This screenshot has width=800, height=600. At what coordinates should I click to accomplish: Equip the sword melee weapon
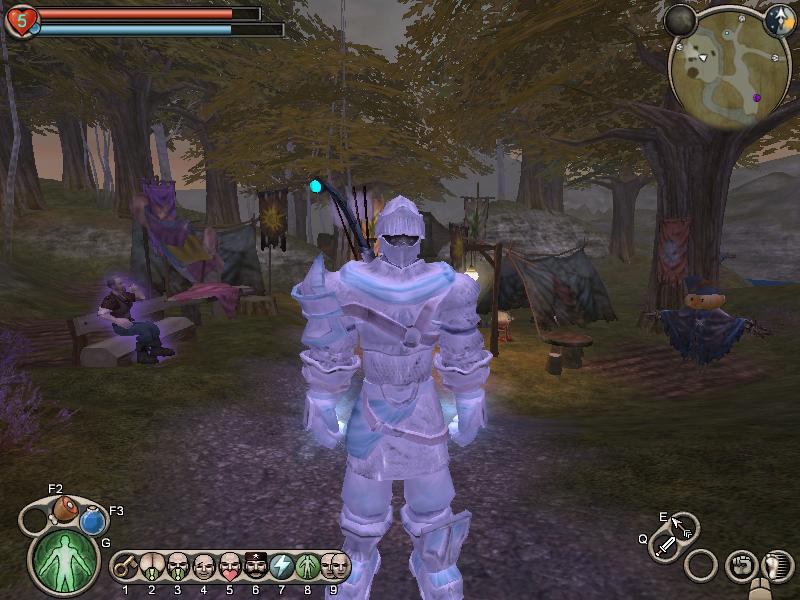[x=666, y=546]
